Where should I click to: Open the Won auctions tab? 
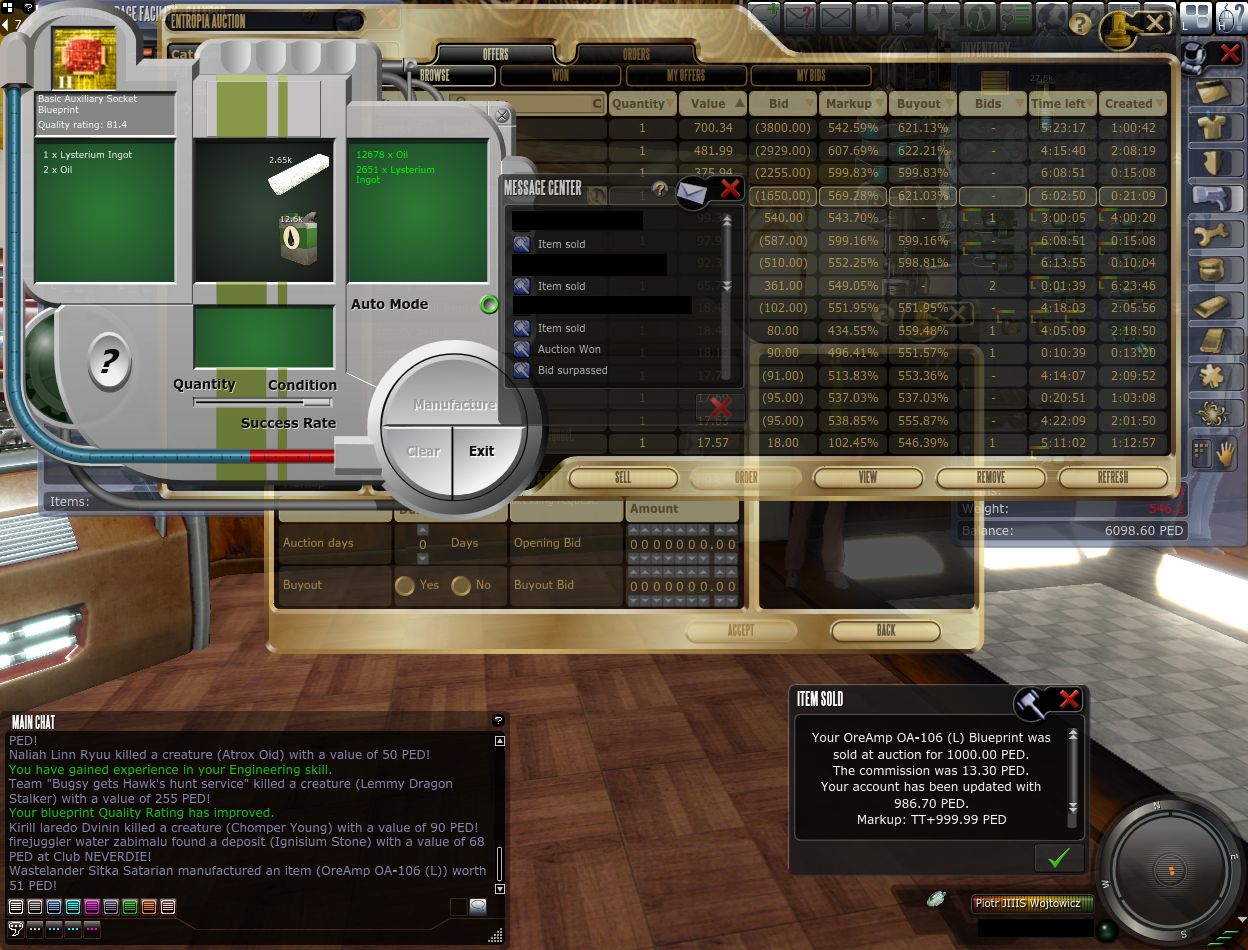tap(560, 75)
